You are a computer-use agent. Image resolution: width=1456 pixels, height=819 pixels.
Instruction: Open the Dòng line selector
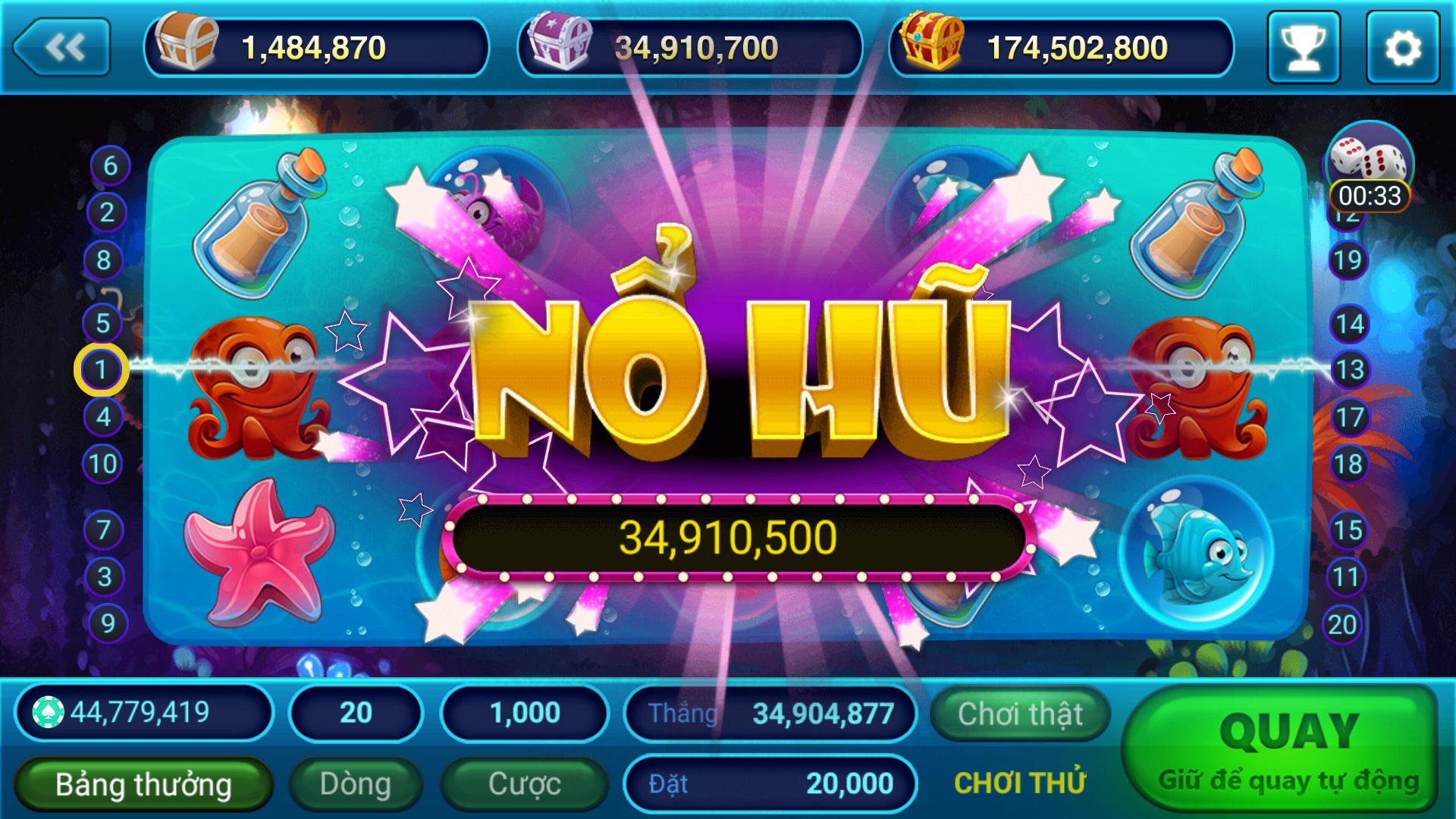click(x=356, y=783)
